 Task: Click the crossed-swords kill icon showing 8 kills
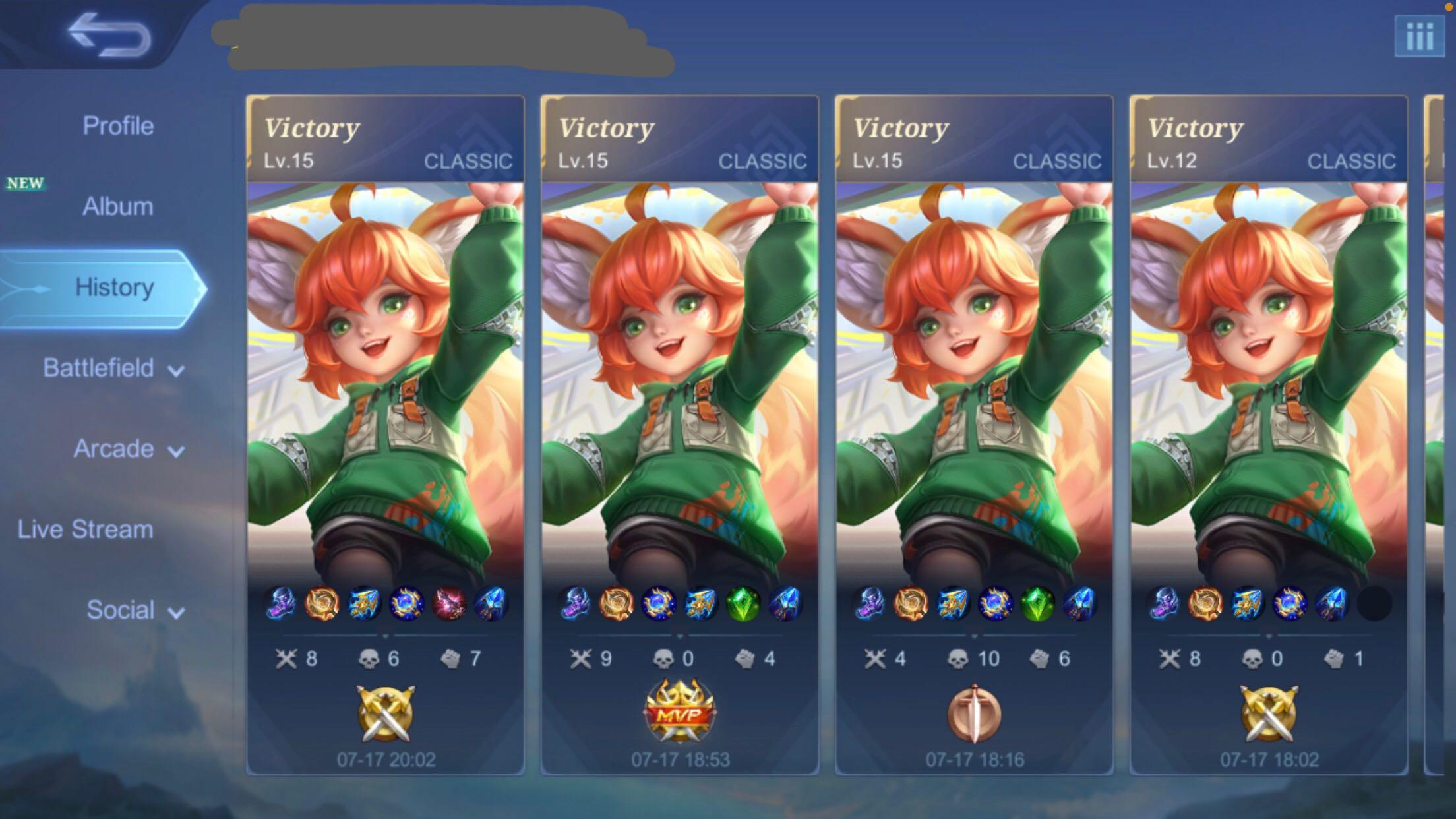pyautogui.click(x=286, y=658)
